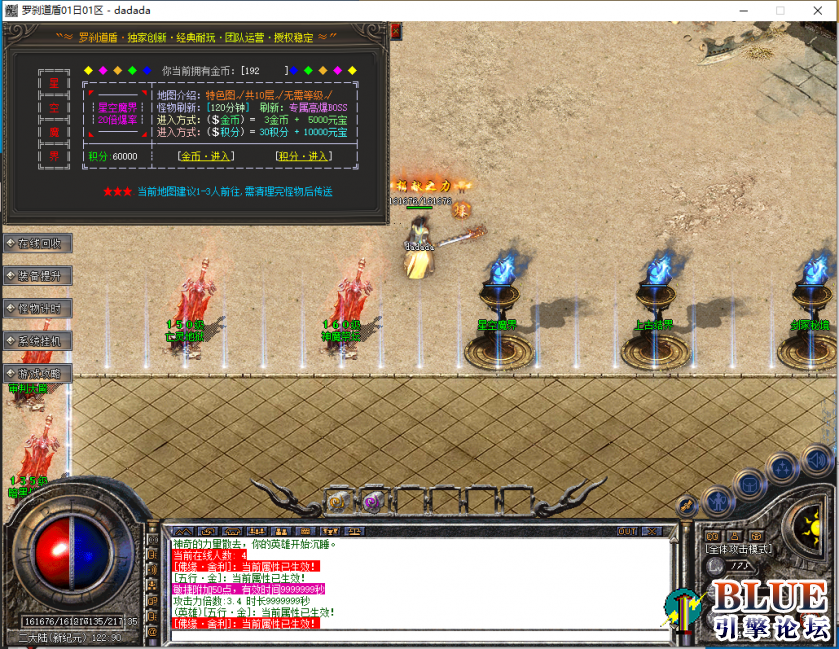Open the character figure round button
The width and height of the screenshot is (839, 649).
click(716, 501)
